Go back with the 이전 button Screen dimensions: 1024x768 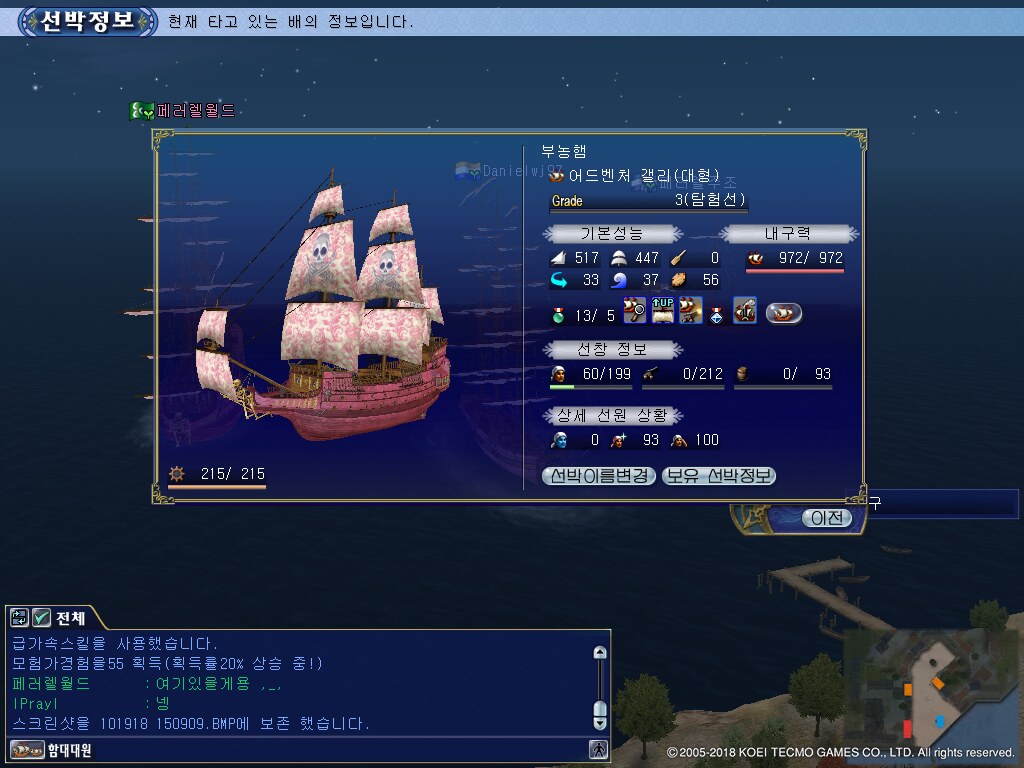[826, 518]
